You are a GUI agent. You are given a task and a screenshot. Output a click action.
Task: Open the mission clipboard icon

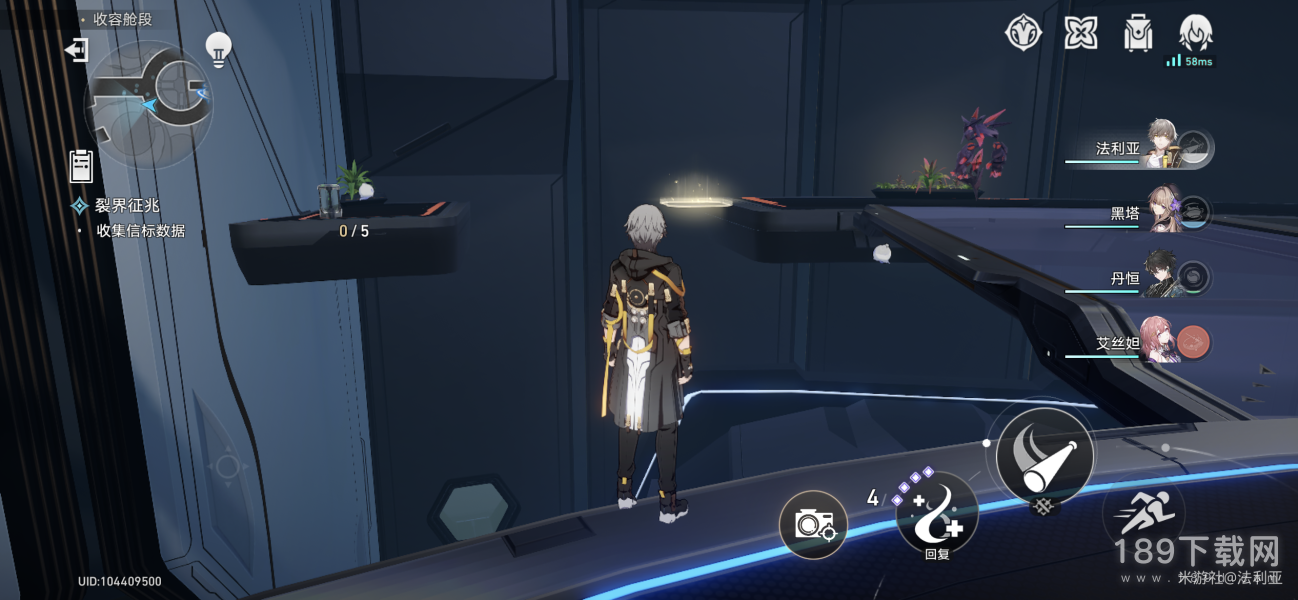click(81, 165)
